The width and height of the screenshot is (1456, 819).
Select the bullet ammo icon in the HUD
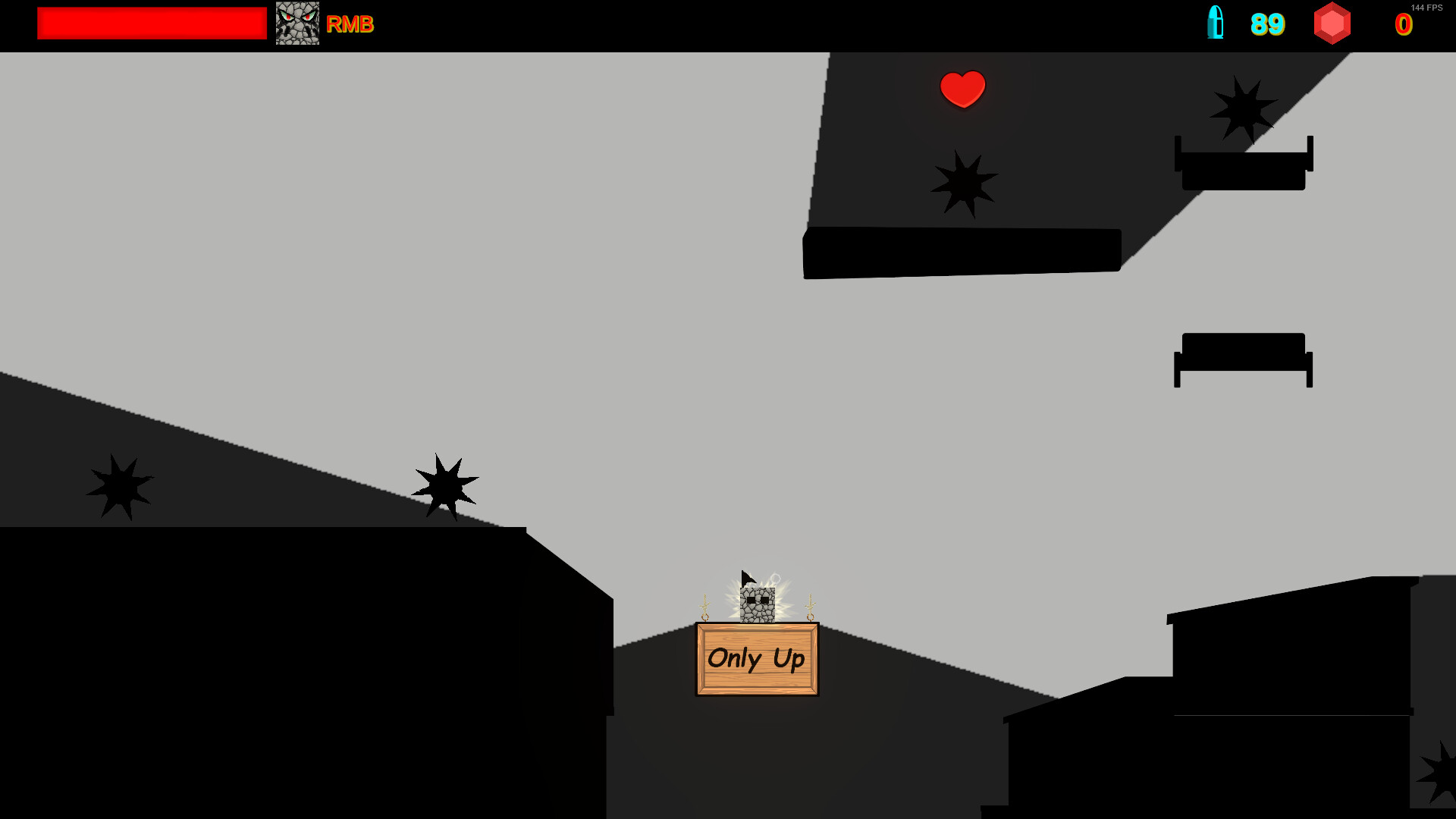(1216, 24)
